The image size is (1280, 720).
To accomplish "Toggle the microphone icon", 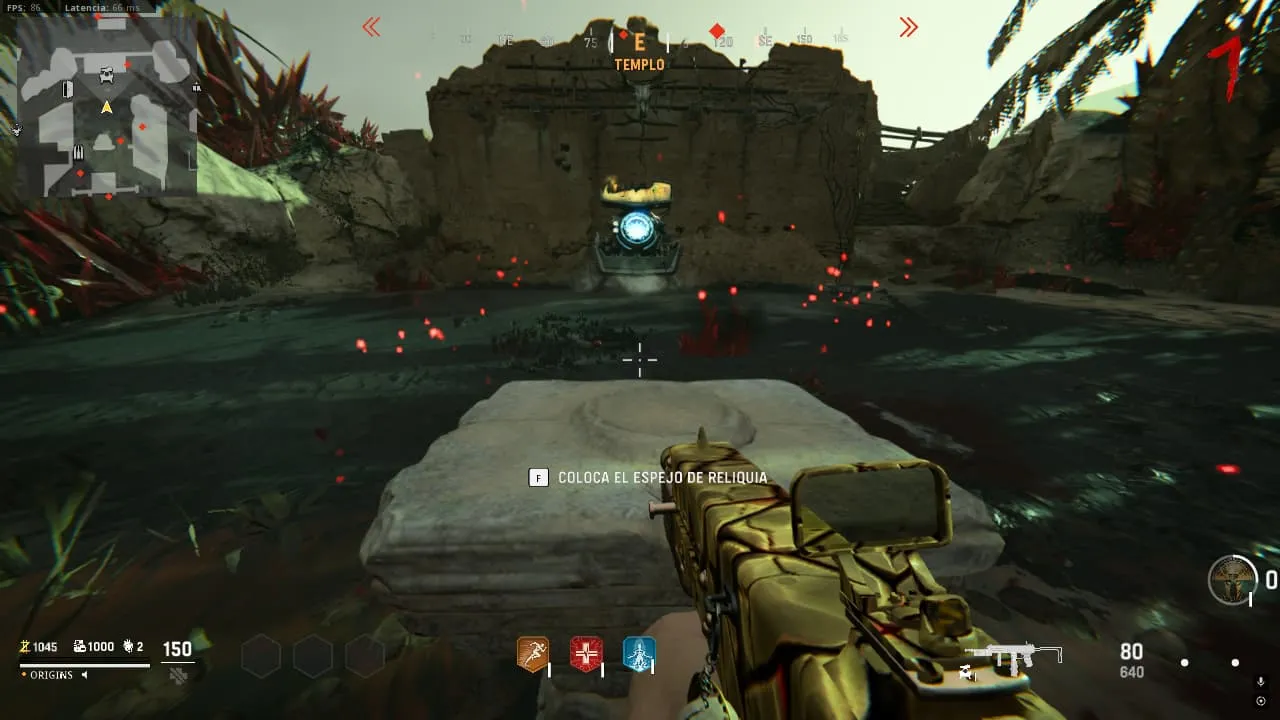I will coord(1260,682).
